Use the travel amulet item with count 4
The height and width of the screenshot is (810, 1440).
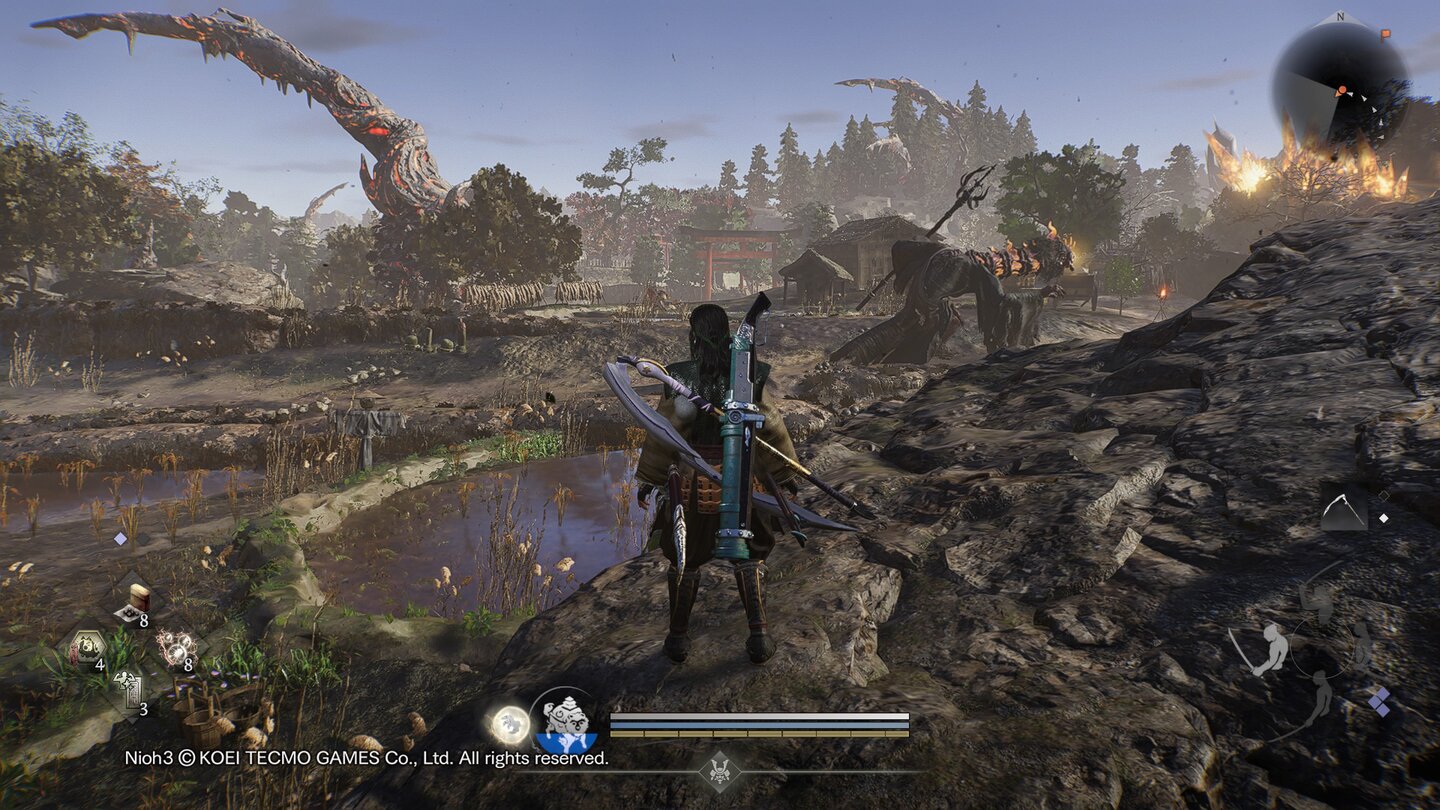(x=87, y=647)
